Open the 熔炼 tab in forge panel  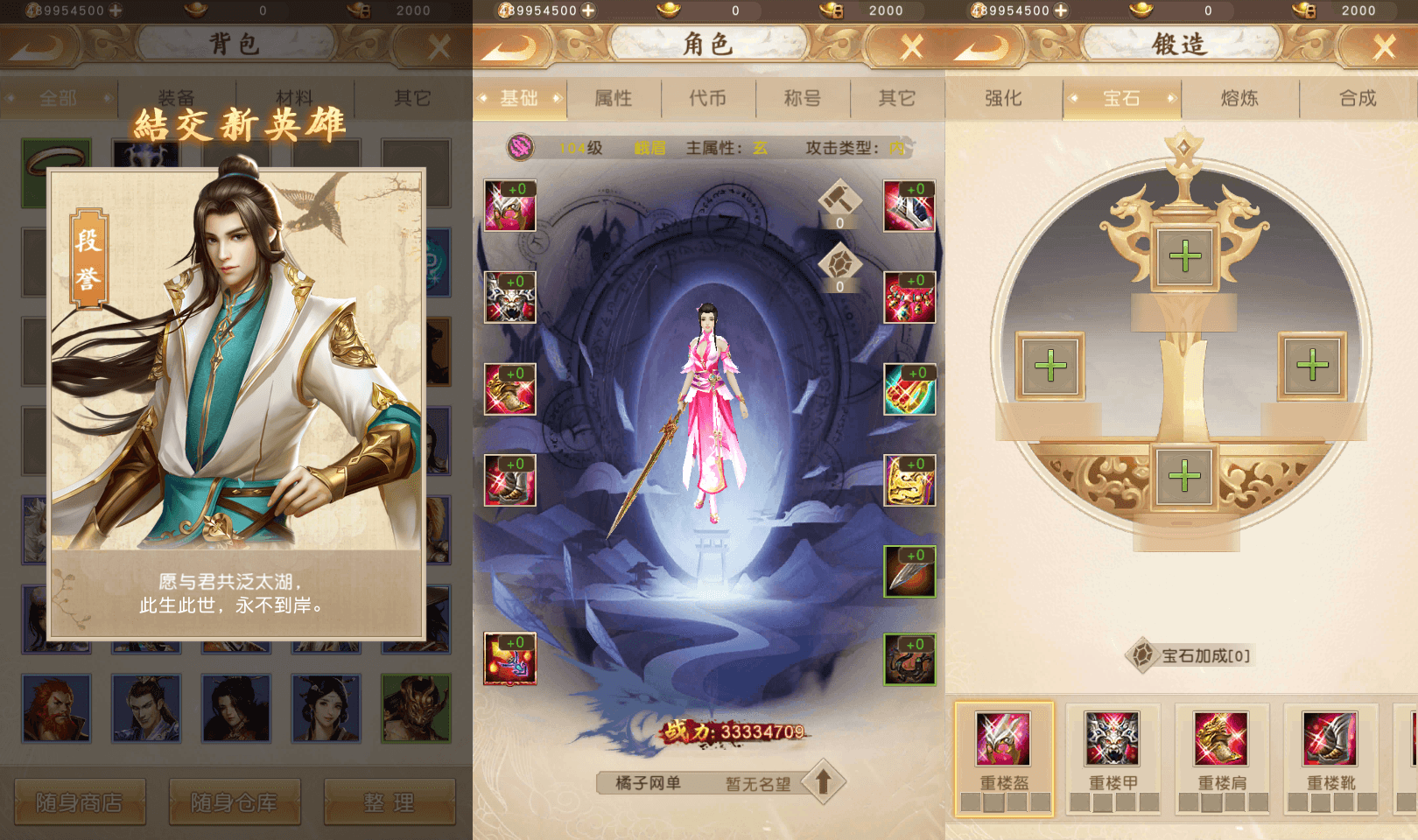pos(1241,98)
